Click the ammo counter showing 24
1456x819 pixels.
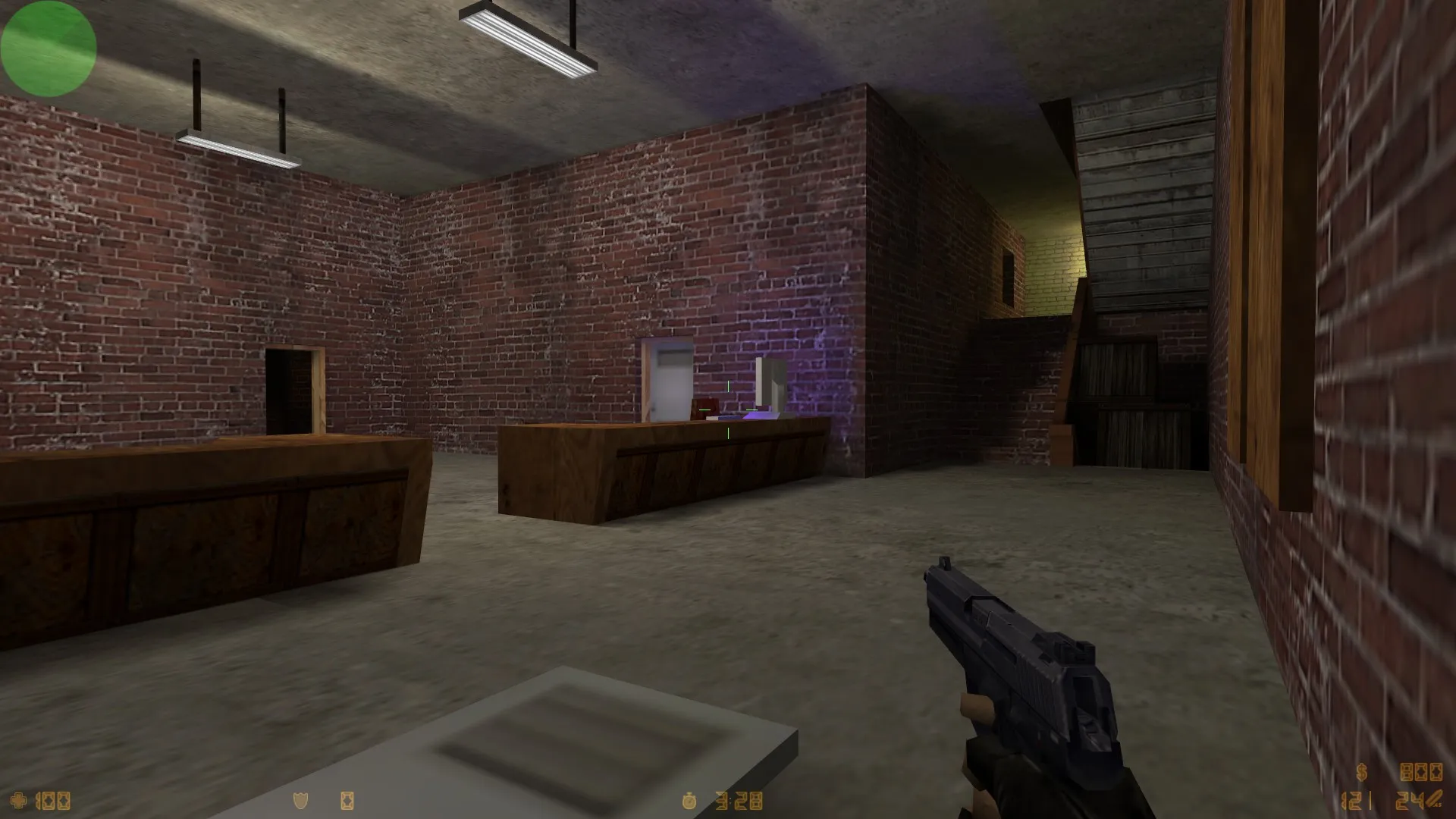pos(1410,800)
